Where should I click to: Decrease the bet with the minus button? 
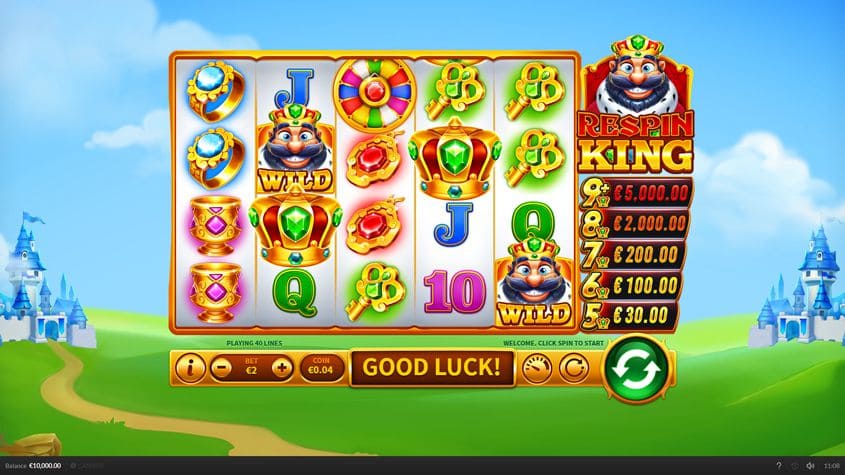click(x=224, y=368)
